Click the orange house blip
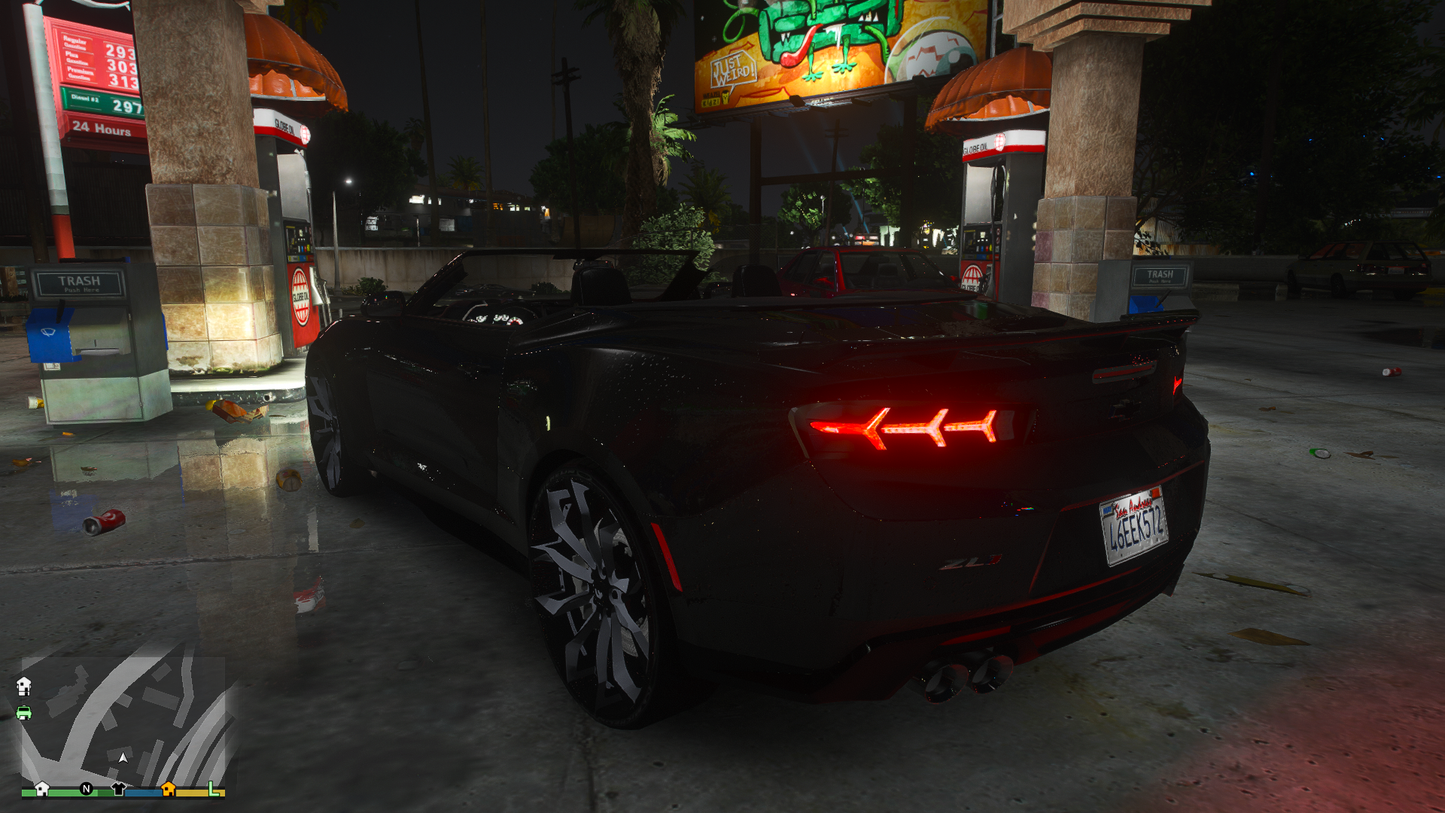Screen dimensions: 1445x813 [168, 789]
